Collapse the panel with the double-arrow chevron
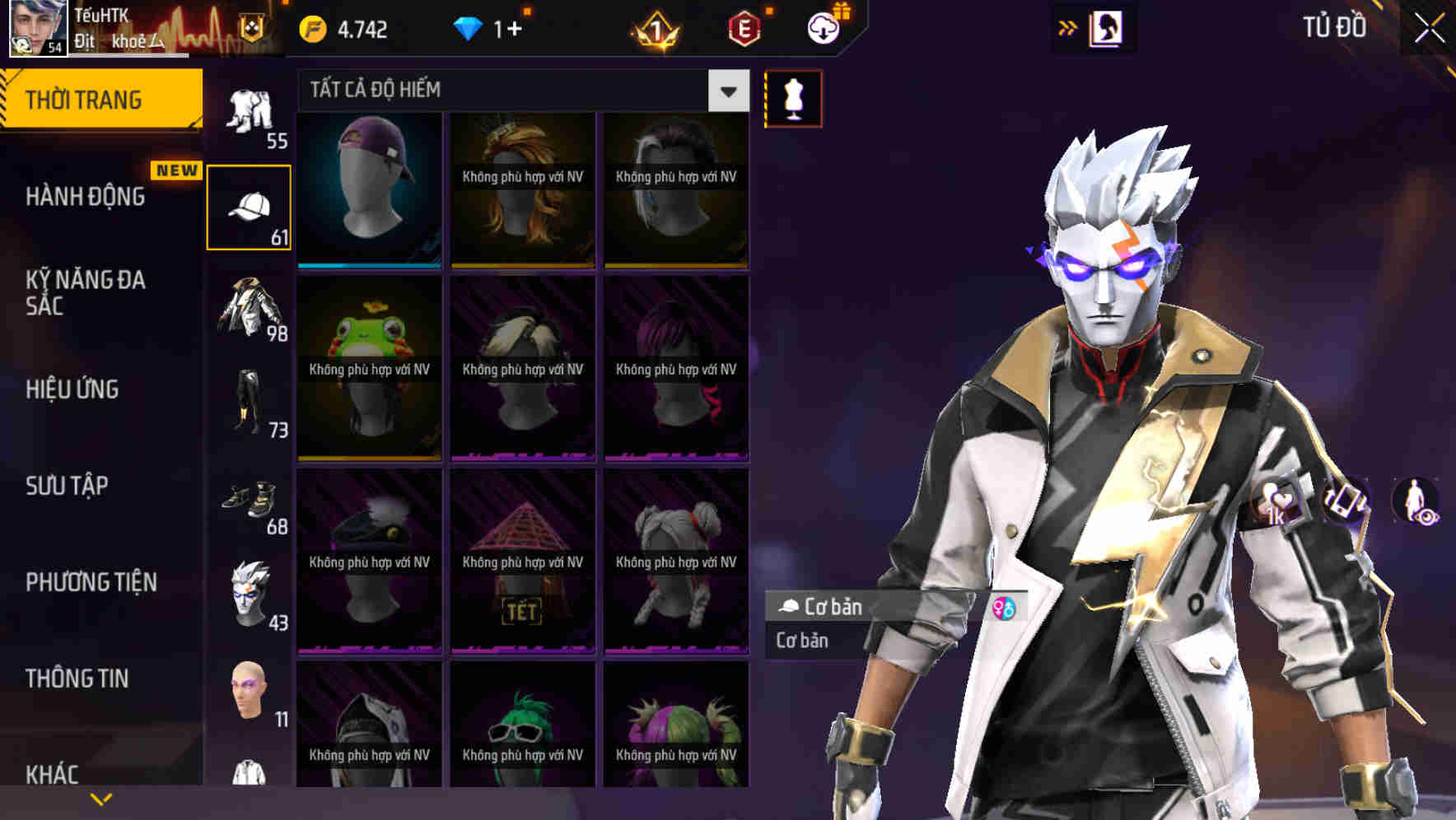This screenshot has height=820, width=1456. point(1068,27)
